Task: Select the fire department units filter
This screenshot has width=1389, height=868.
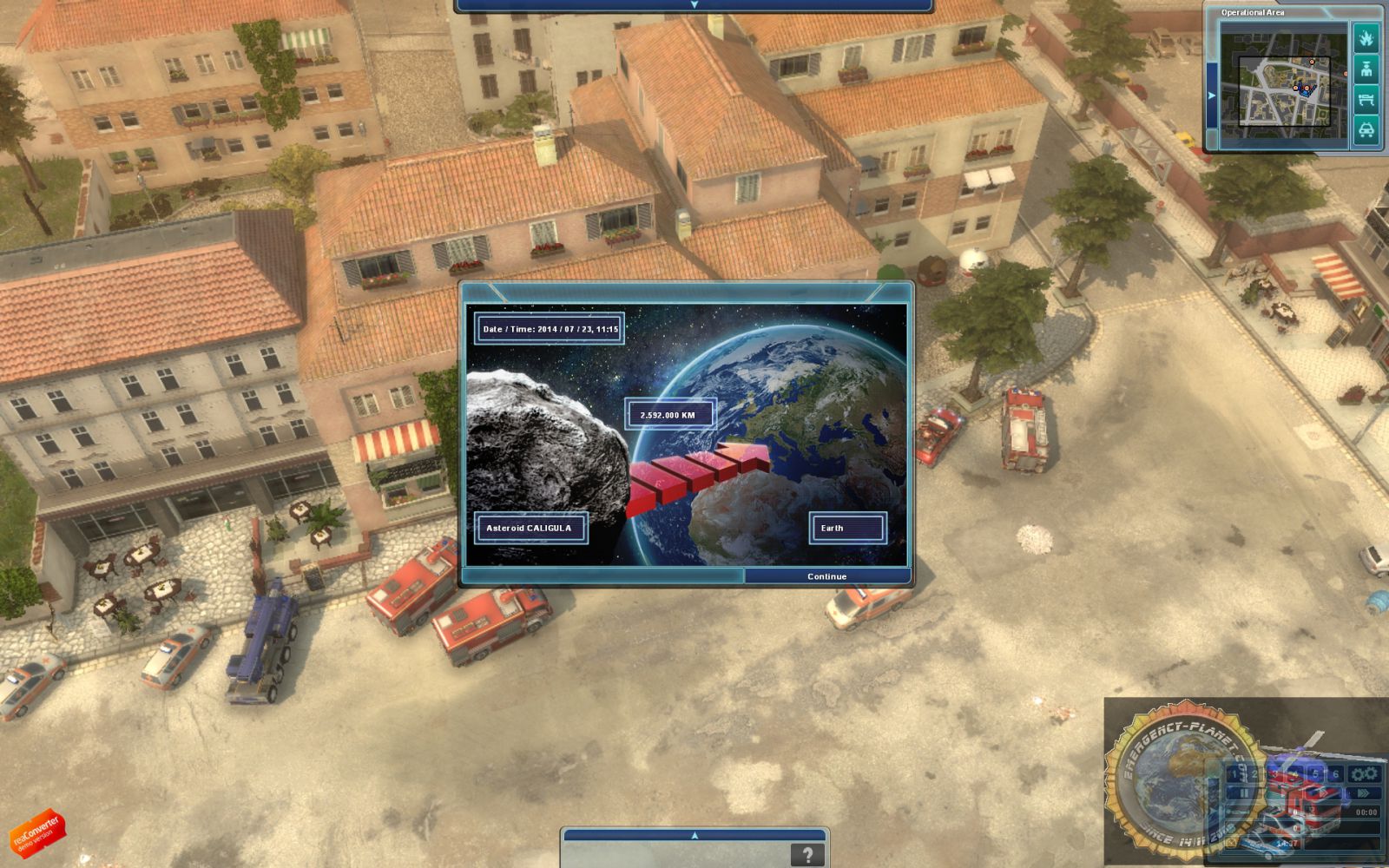Action: (x=1366, y=38)
